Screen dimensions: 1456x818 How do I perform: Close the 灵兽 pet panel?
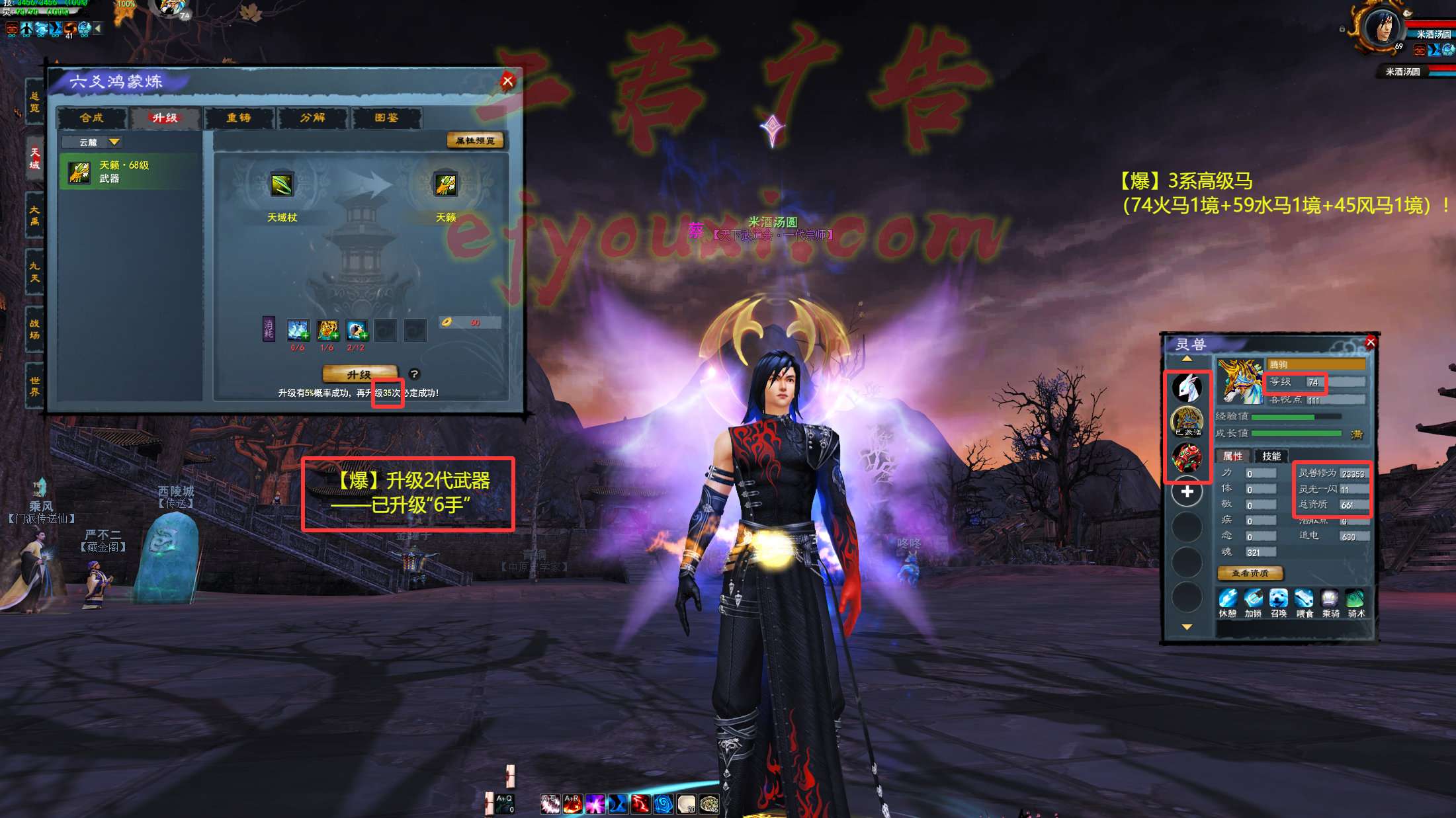[1370, 342]
